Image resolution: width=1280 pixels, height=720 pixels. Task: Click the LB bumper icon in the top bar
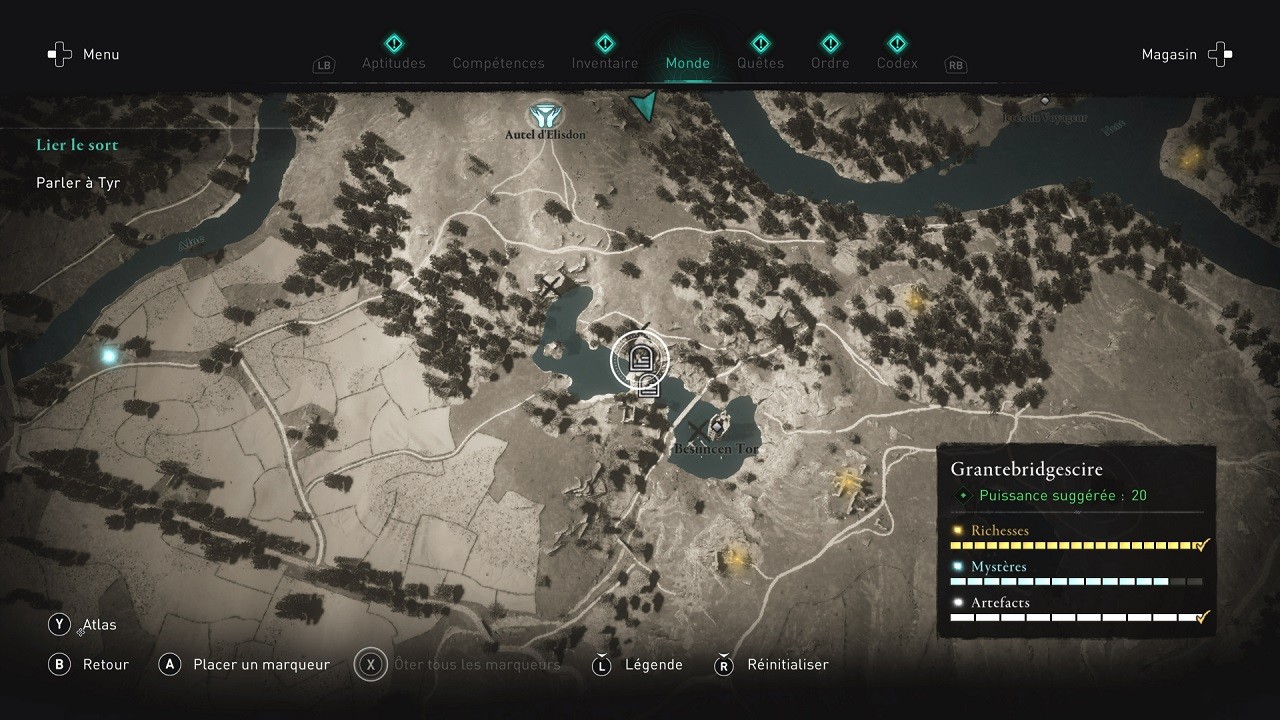coord(323,64)
